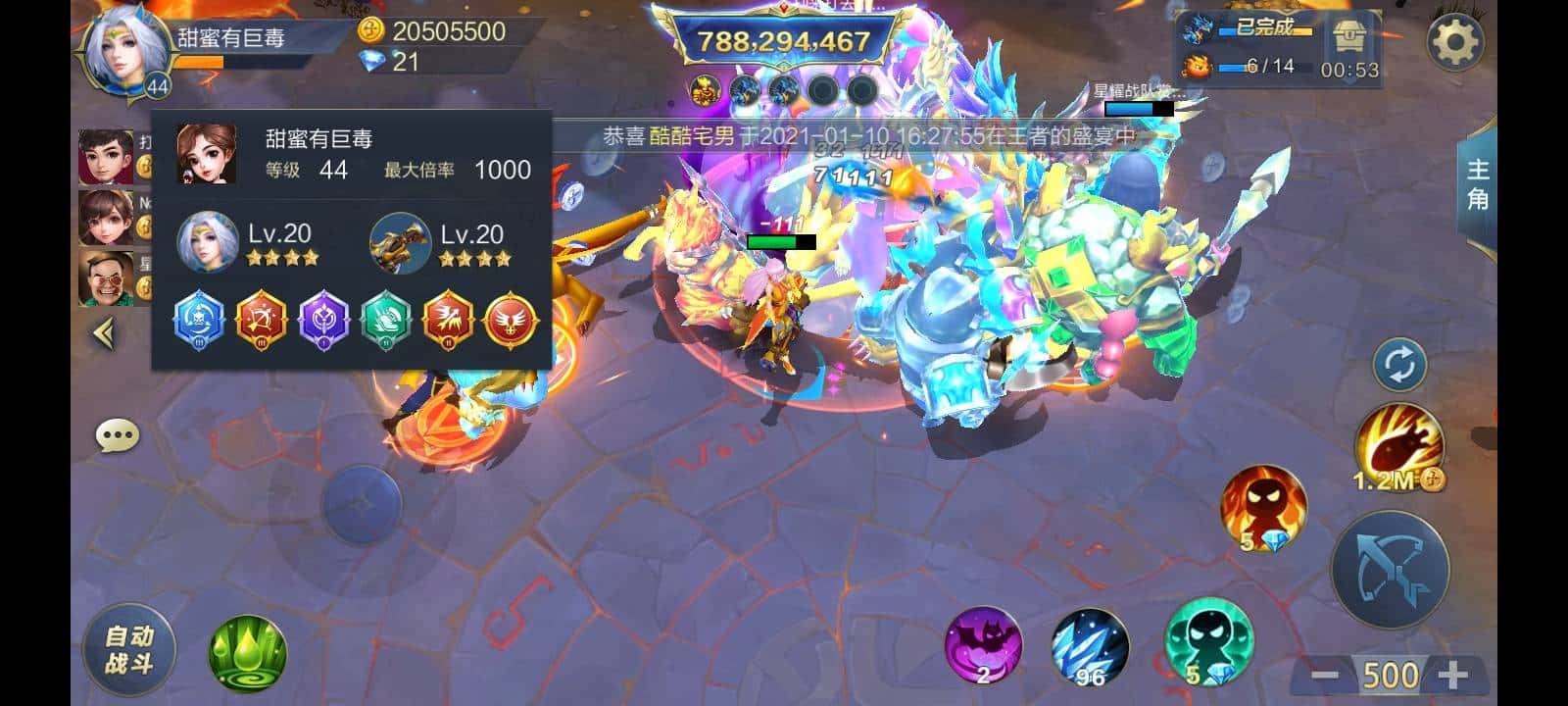Toggle the 自动战斗 auto-battle button
This screenshot has height=706, width=1568.
tap(128, 649)
